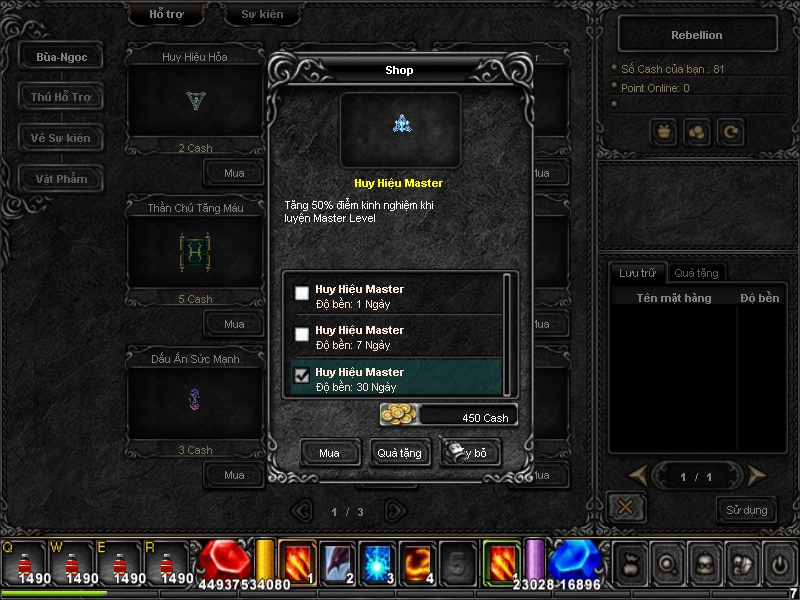
Task: Go to next shop page
Action: [396, 511]
